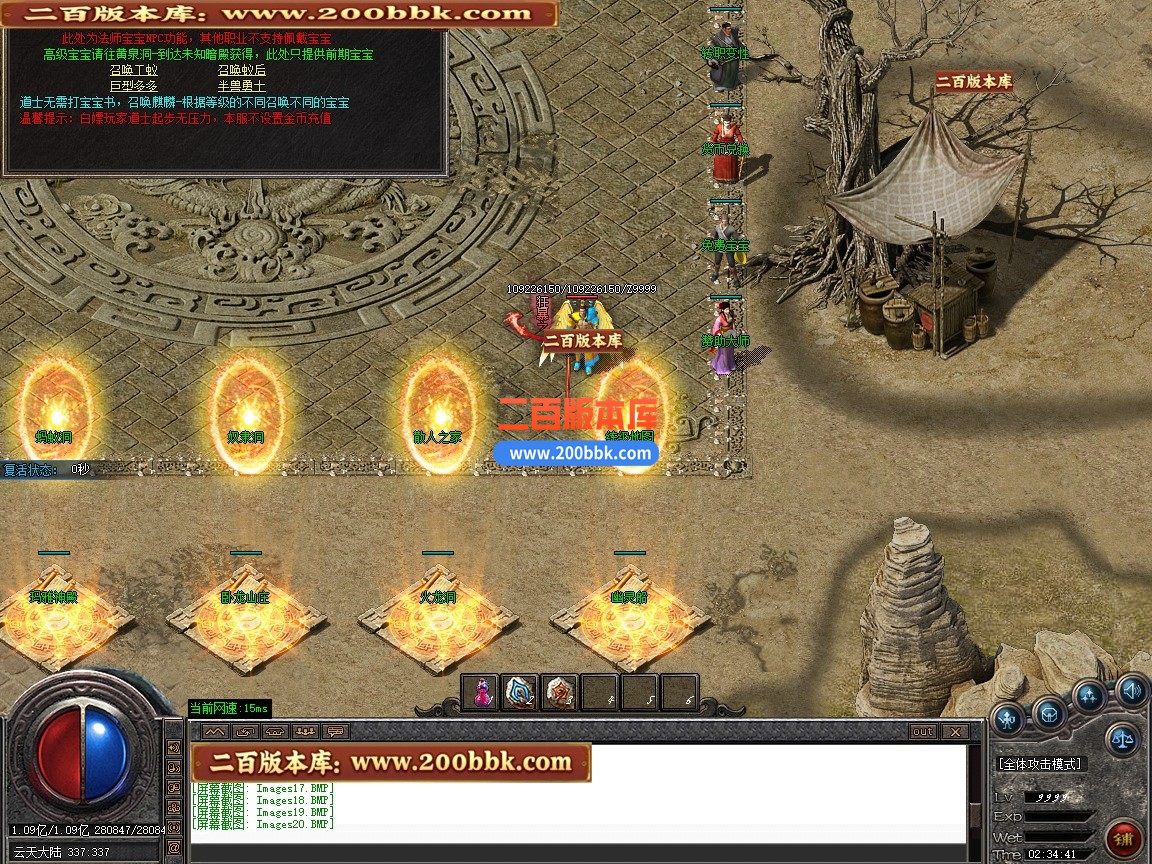Use the pink potion in hotbar slot 1

pos(481,693)
